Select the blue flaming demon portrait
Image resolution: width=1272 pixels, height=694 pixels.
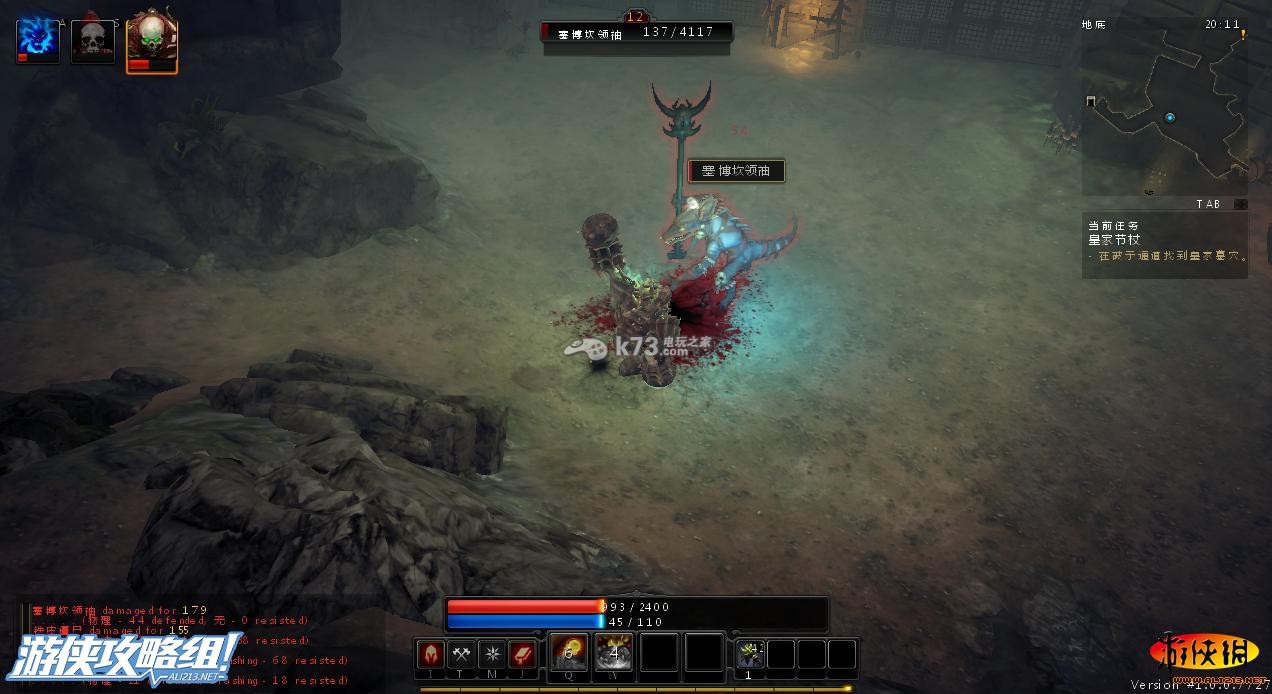point(37,40)
